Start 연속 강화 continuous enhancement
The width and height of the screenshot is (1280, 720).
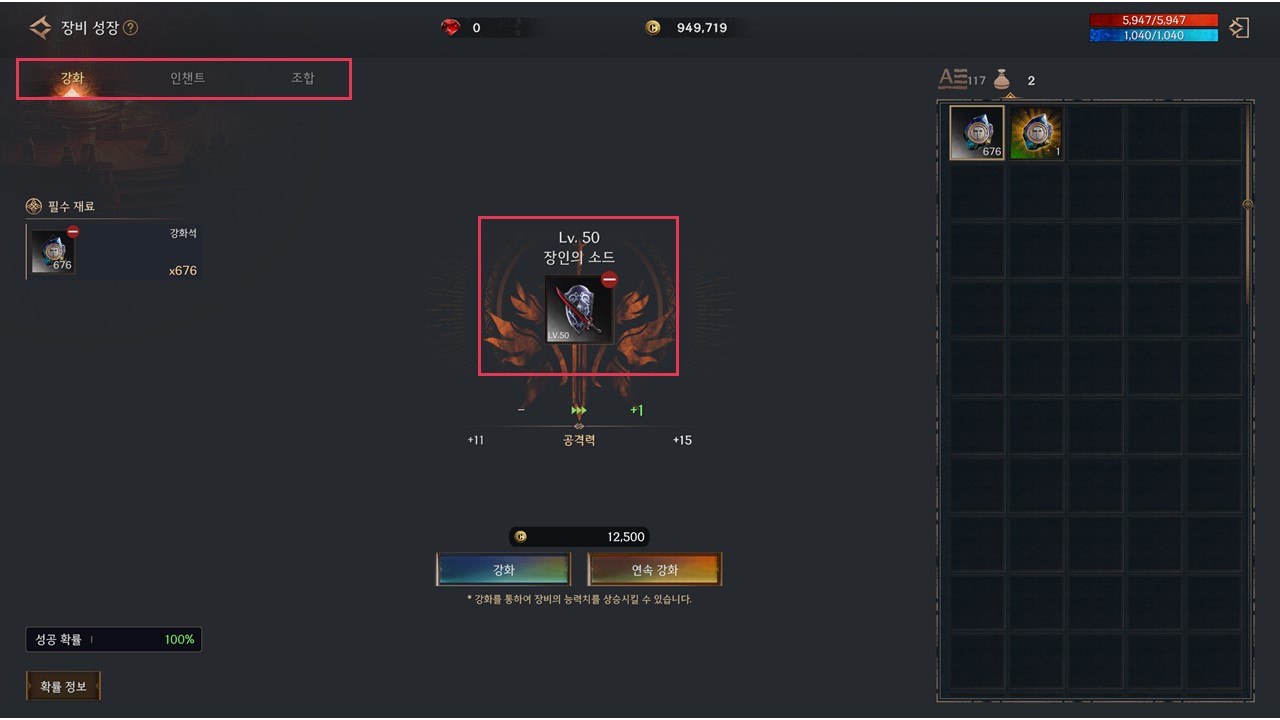click(654, 570)
